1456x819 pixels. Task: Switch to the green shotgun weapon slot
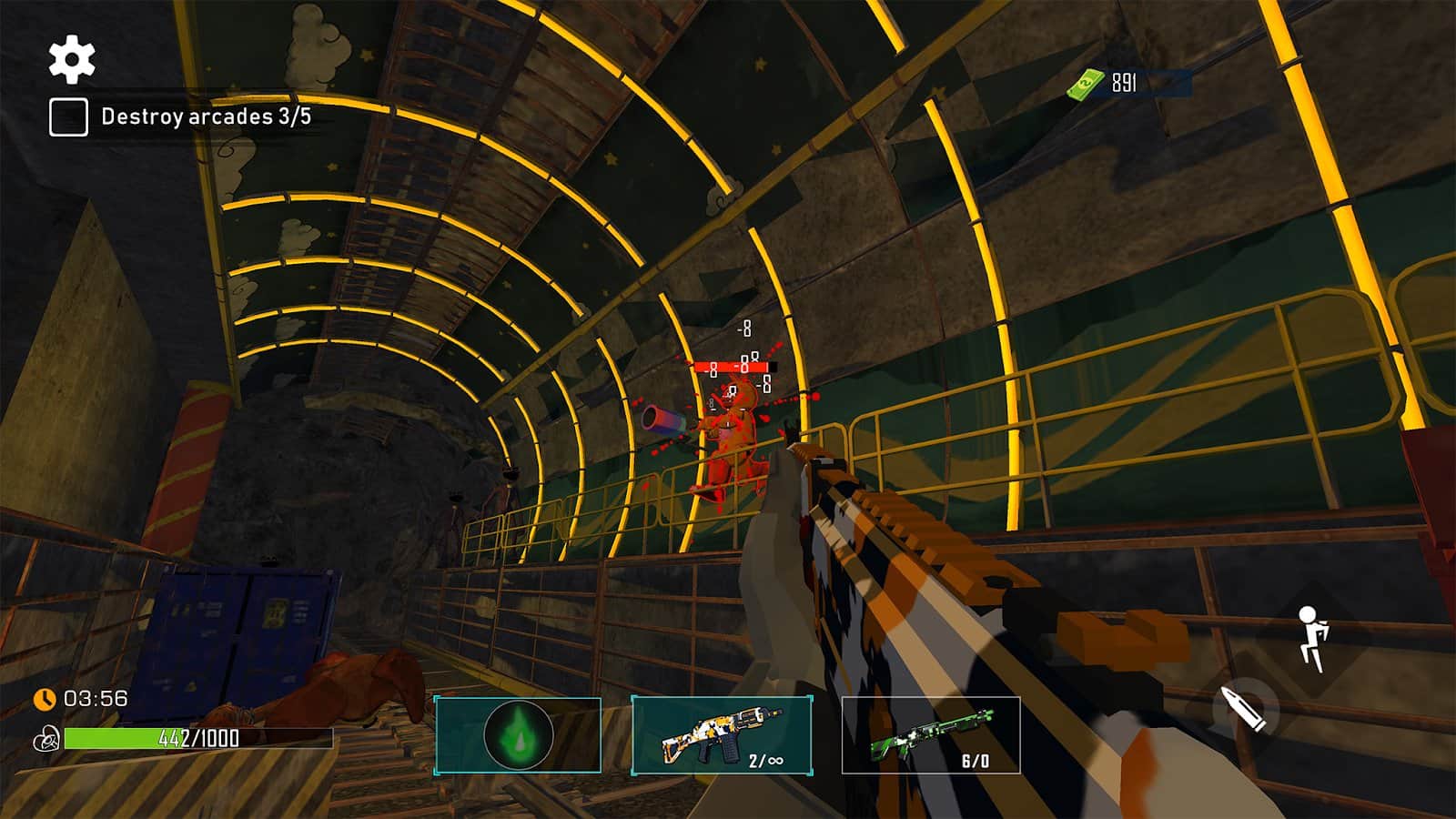[930, 735]
